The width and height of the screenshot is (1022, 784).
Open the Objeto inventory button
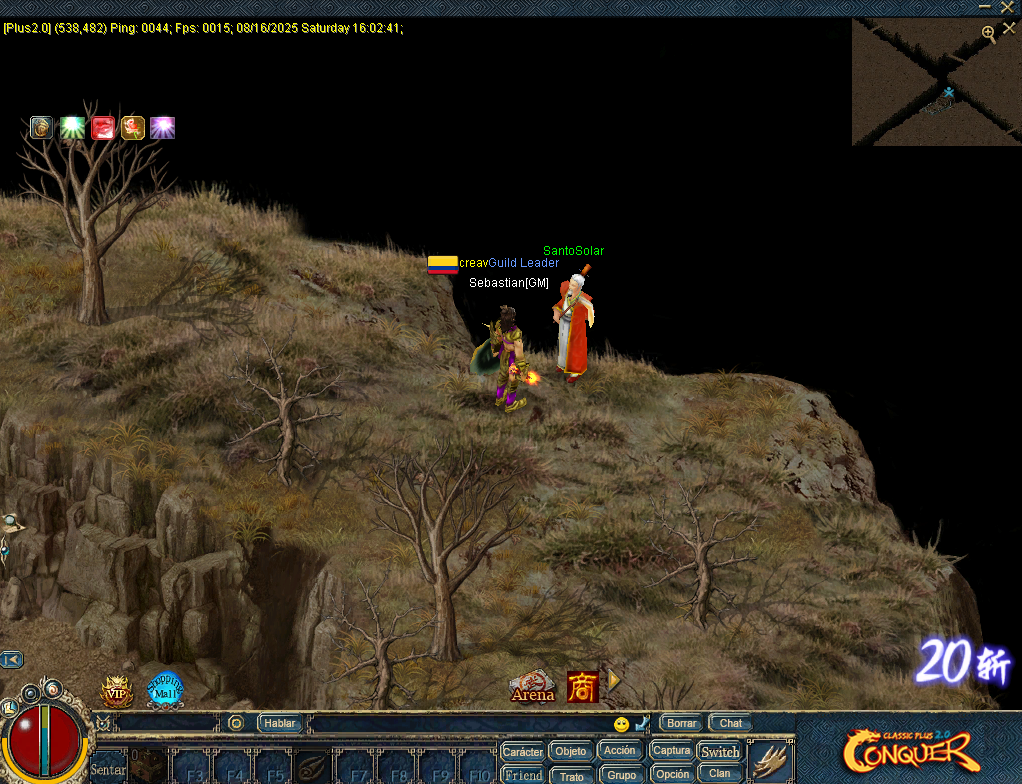point(571,751)
